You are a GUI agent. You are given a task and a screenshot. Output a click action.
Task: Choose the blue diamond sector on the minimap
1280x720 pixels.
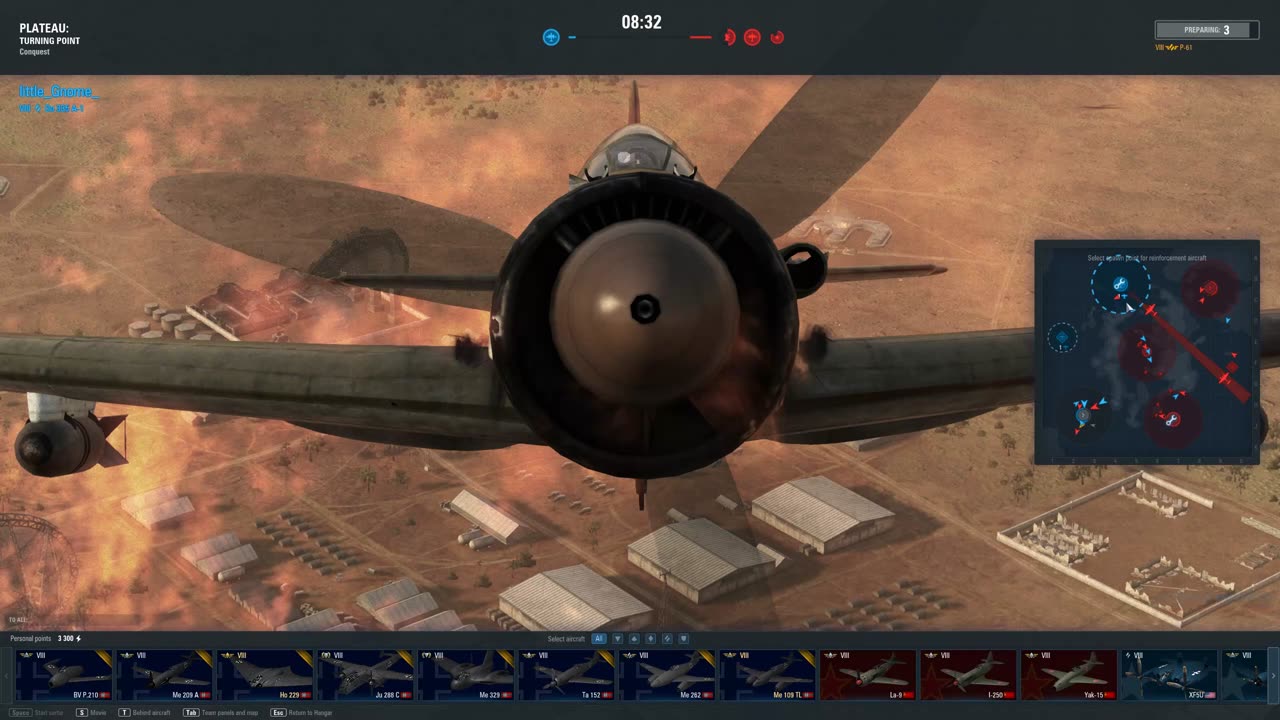tap(1062, 338)
